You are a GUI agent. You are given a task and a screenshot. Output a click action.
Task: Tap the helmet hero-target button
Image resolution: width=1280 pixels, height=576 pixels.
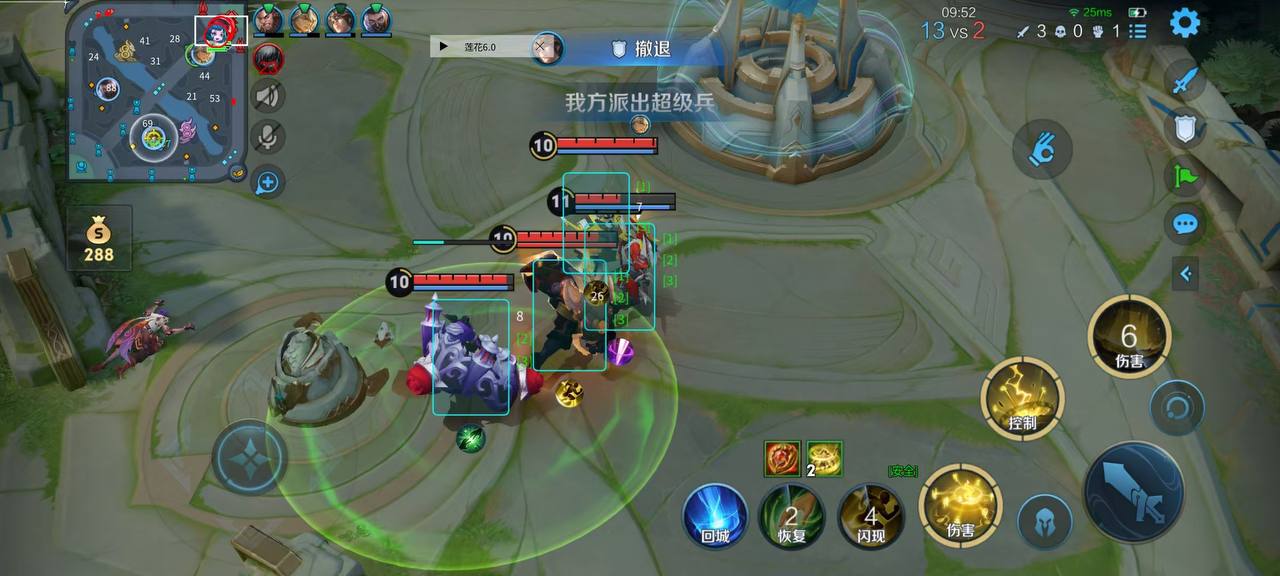pos(1045,521)
